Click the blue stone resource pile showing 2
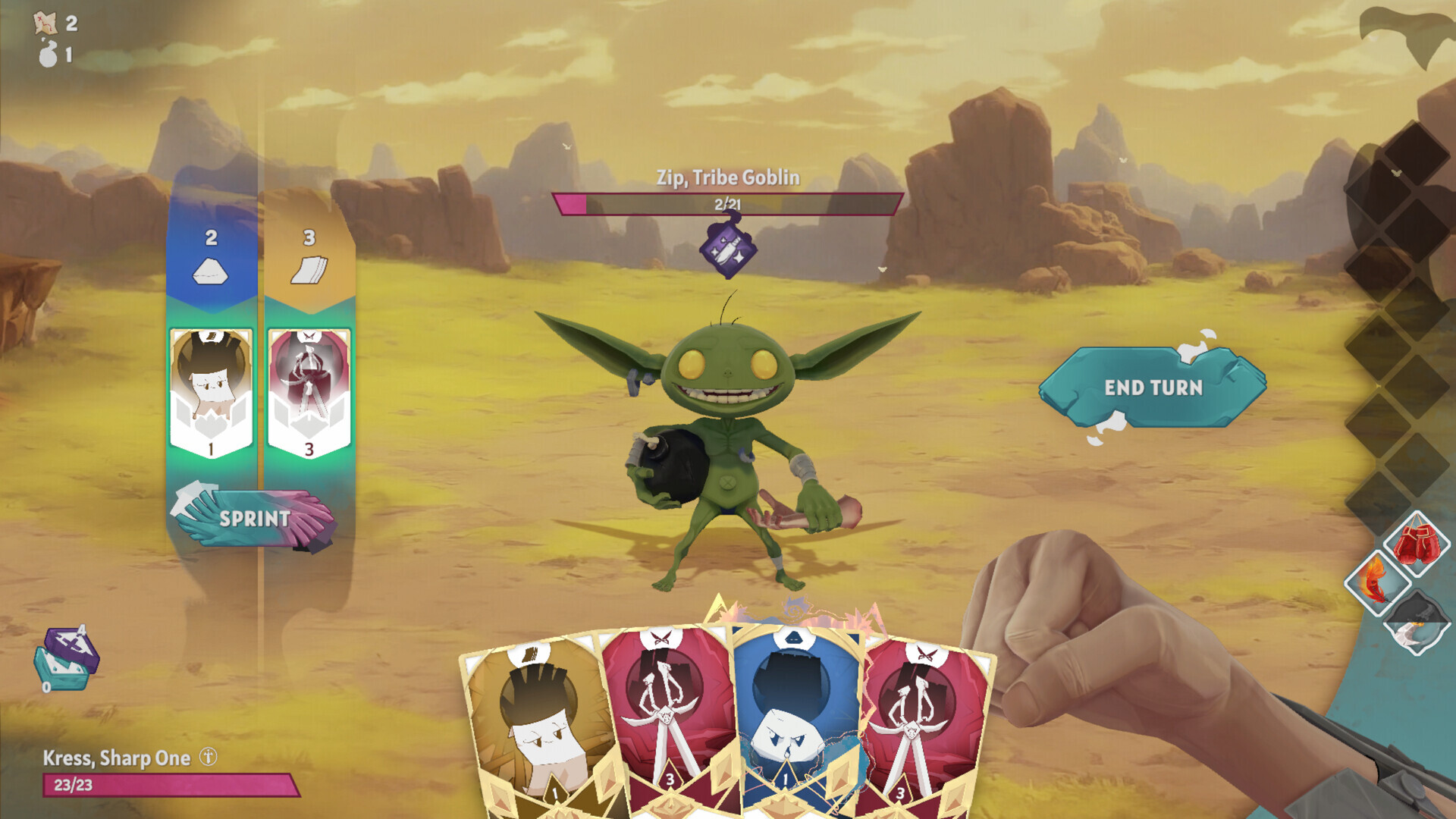 pos(209,258)
